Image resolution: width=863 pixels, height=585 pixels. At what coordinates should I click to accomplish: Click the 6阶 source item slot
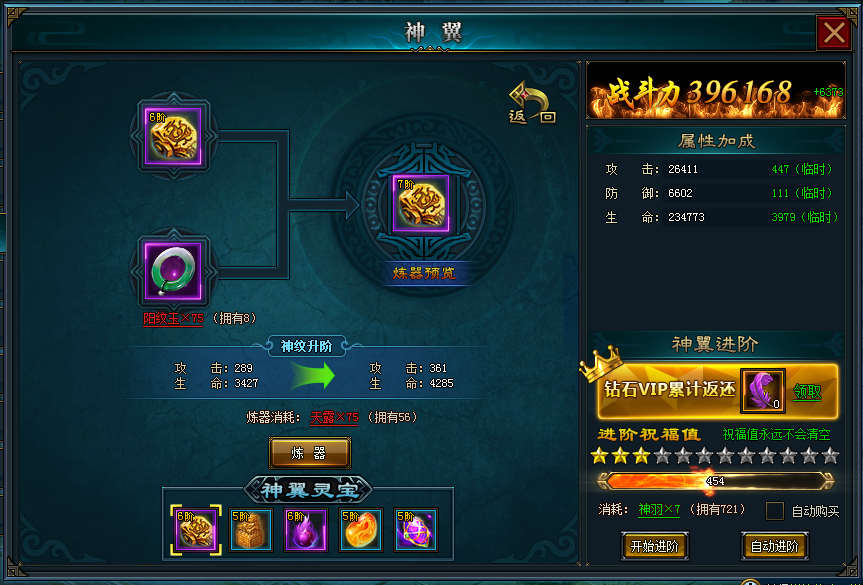[x=173, y=136]
